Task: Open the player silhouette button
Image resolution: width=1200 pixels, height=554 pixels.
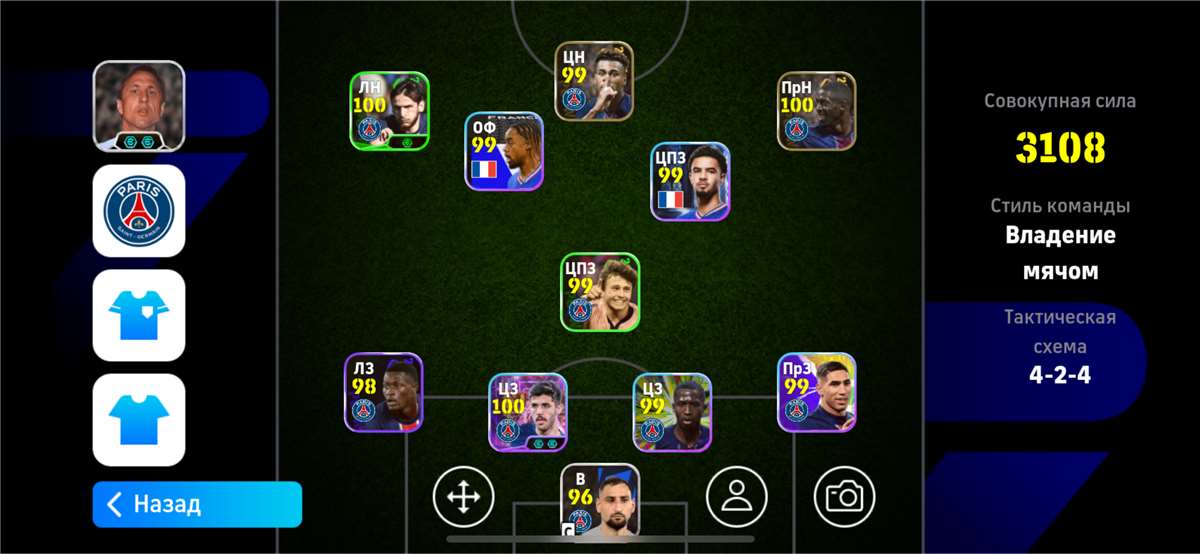Action: point(737,496)
